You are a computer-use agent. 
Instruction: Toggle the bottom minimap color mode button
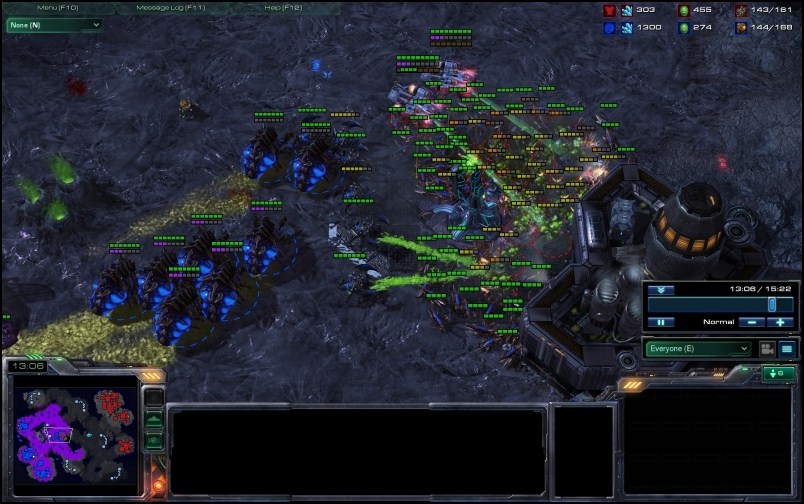point(154,440)
